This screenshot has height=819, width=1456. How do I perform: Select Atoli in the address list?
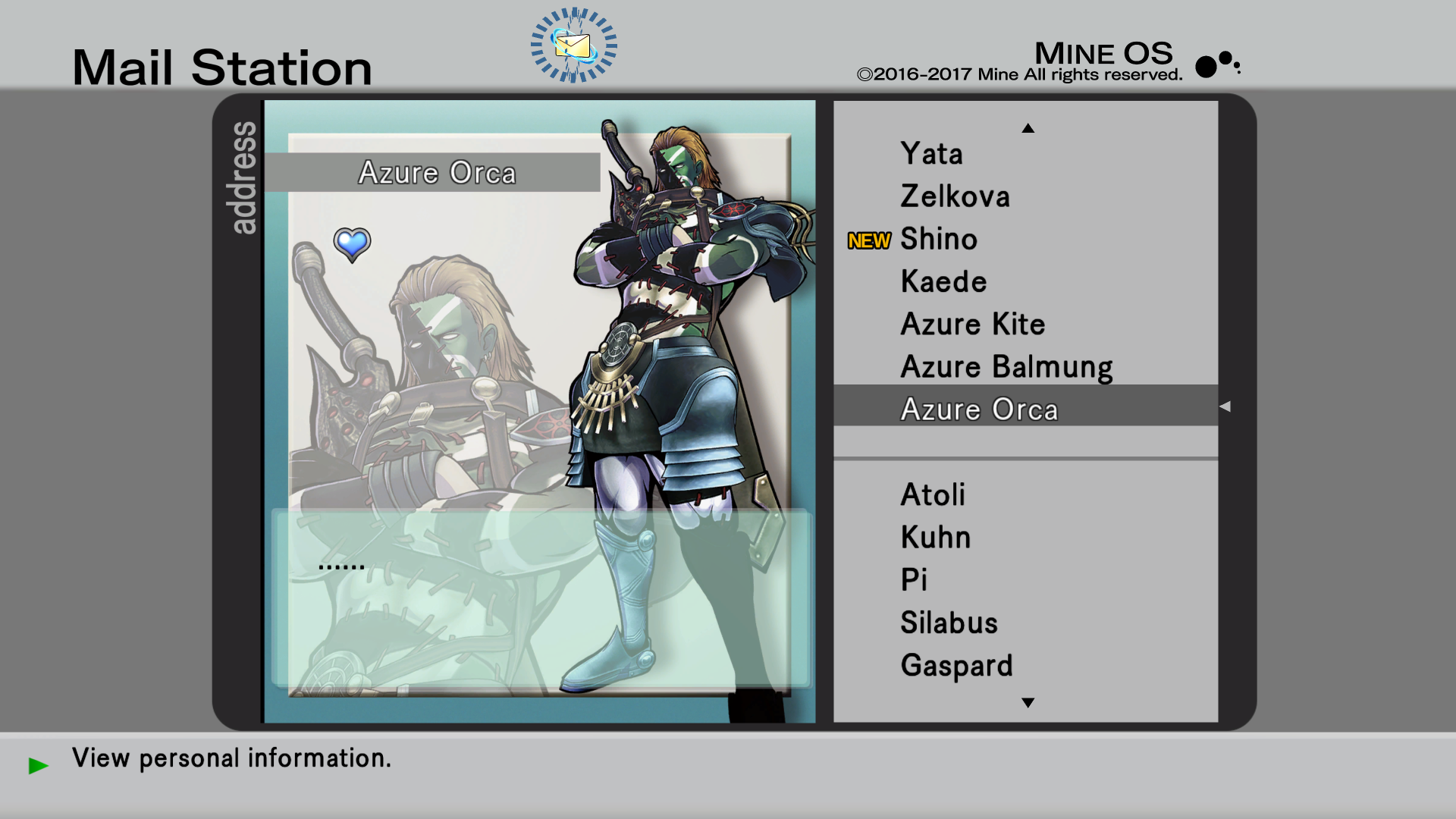click(x=933, y=495)
